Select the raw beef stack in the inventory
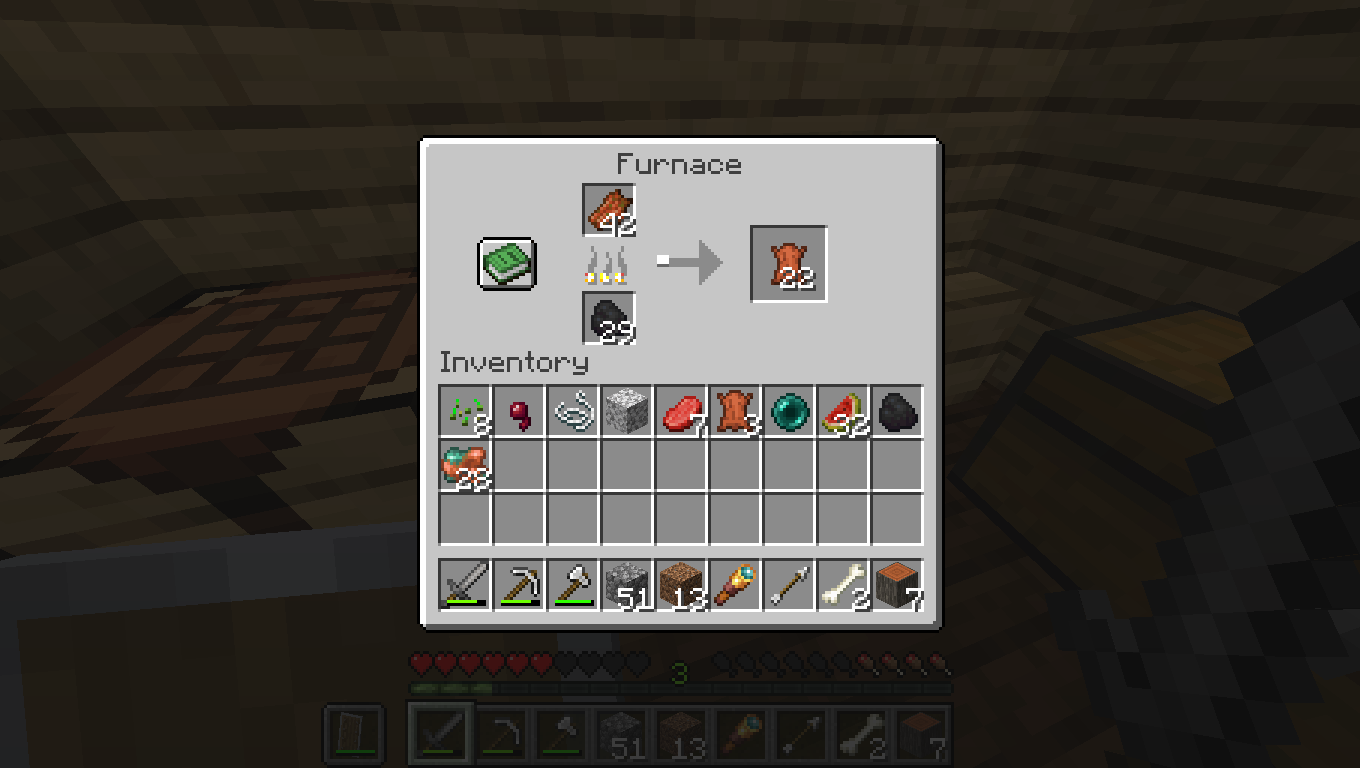Viewport: 1360px width, 768px height. click(680, 411)
